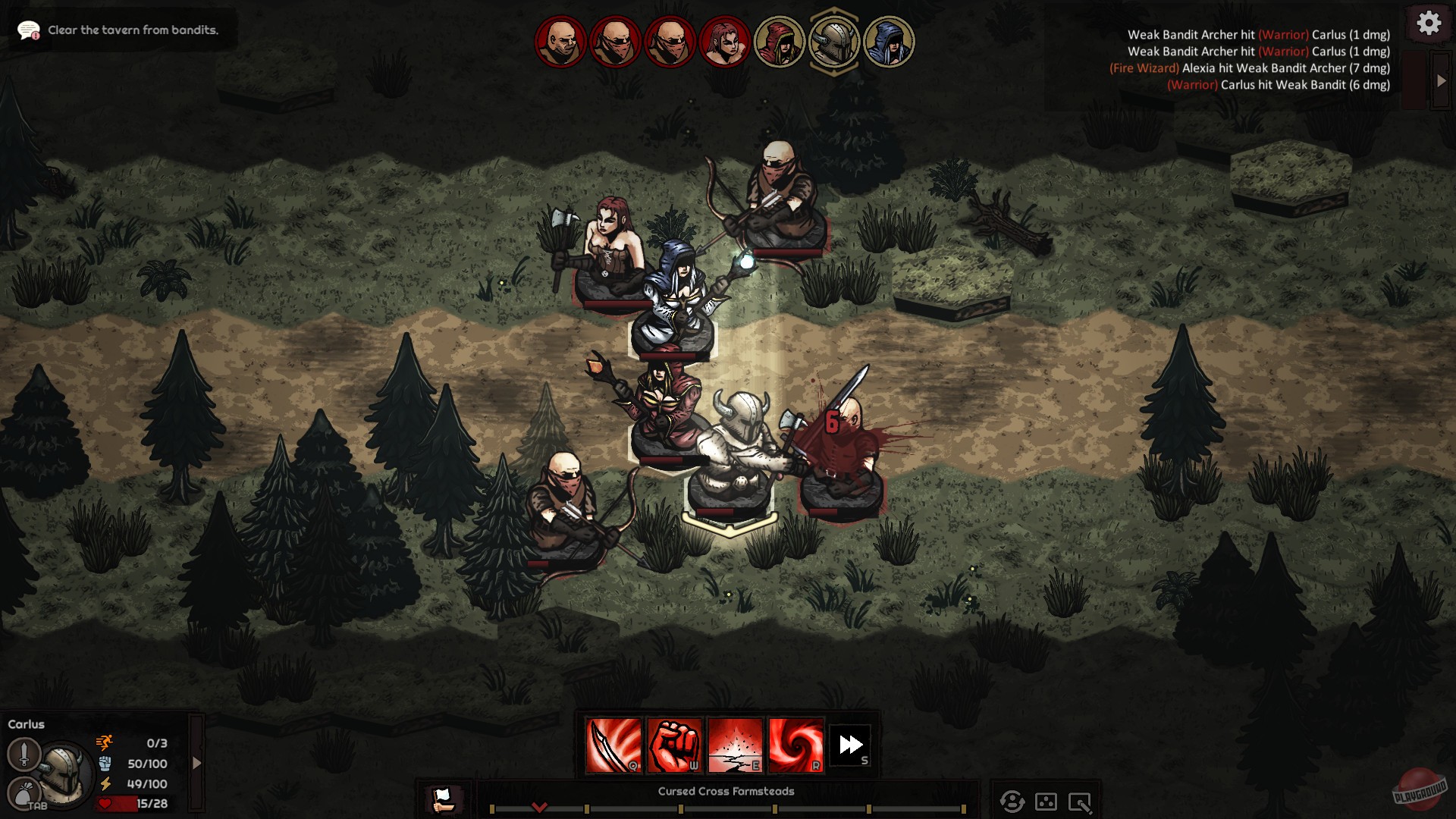
Task: Select the unmasked bald bandit turn portrait
Action: 560,42
